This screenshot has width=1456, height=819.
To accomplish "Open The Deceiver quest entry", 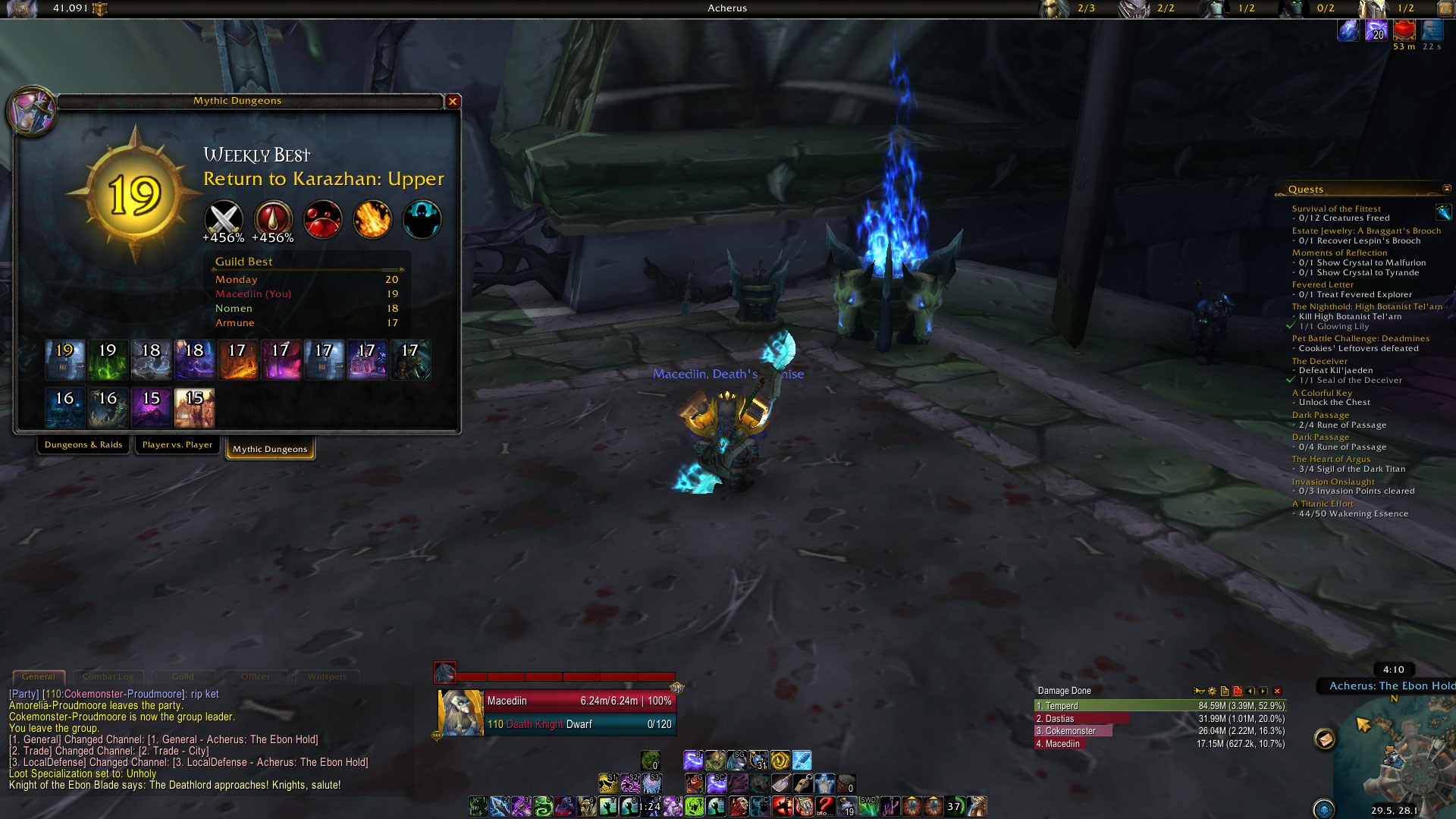I will (x=1319, y=361).
